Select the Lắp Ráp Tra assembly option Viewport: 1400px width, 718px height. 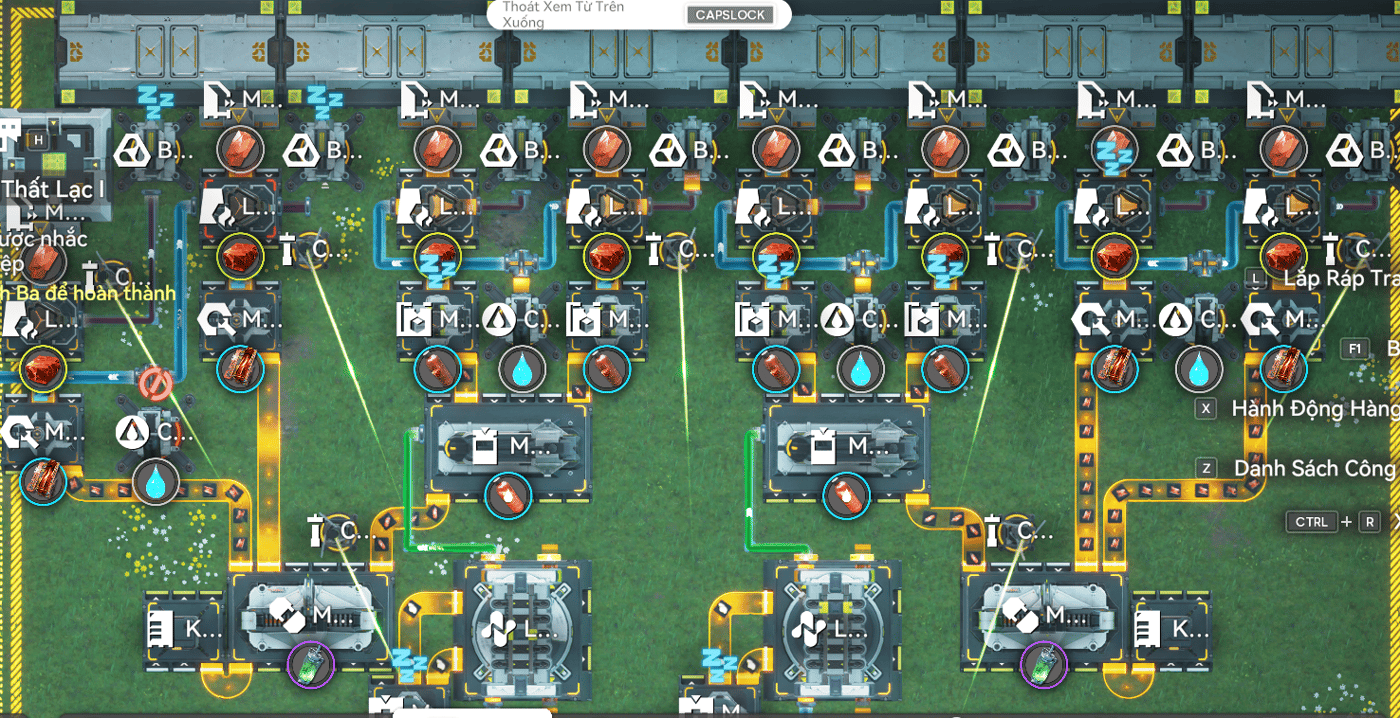(x=1336, y=278)
